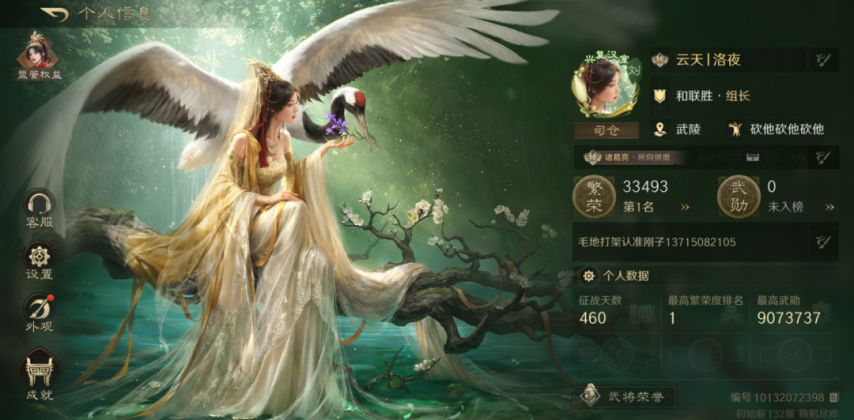Go back using the top-left arrow
Image resolution: width=854 pixels, height=420 pixels.
coord(55,15)
